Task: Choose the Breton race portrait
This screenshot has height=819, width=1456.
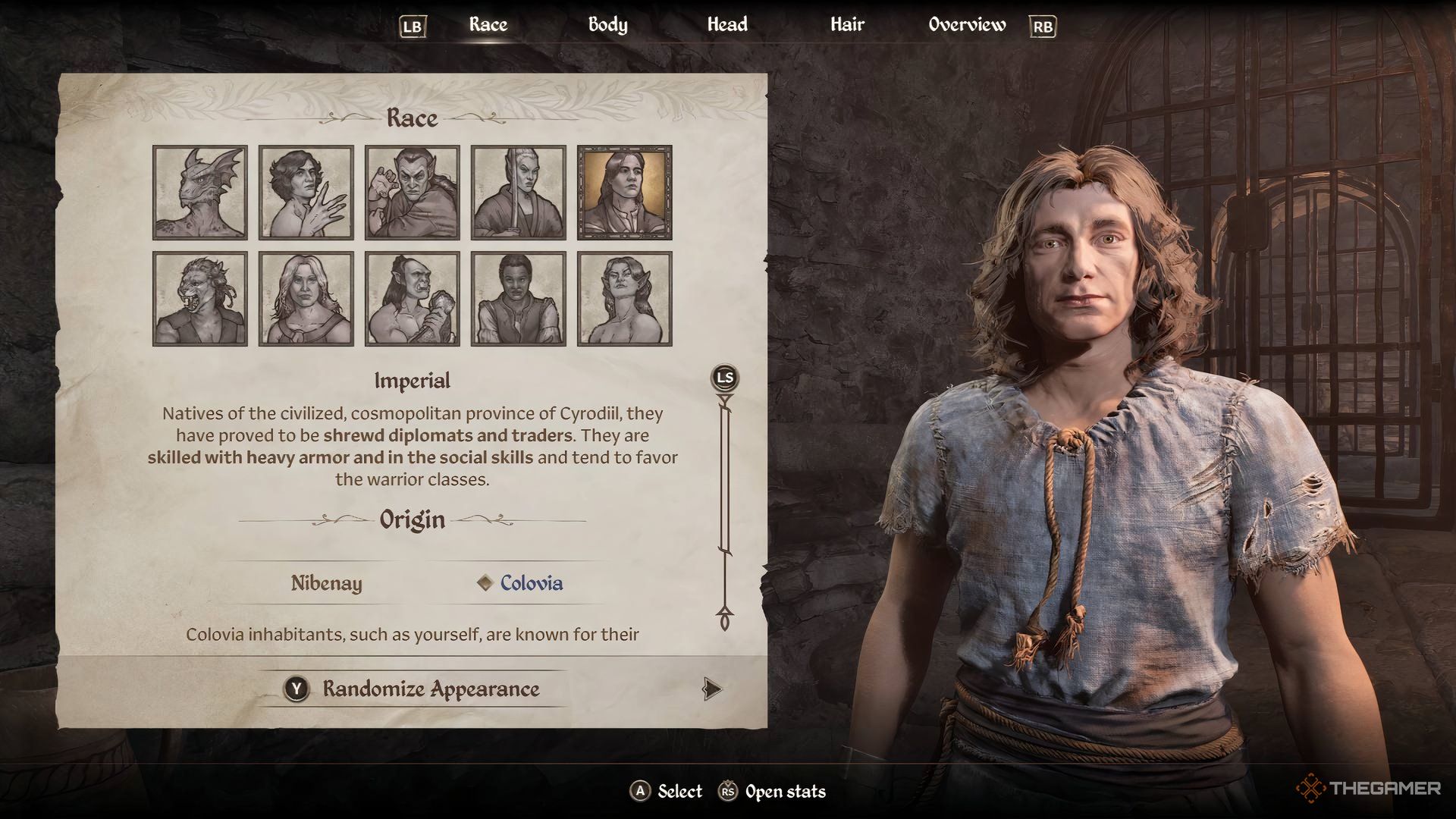Action: tap(306, 192)
